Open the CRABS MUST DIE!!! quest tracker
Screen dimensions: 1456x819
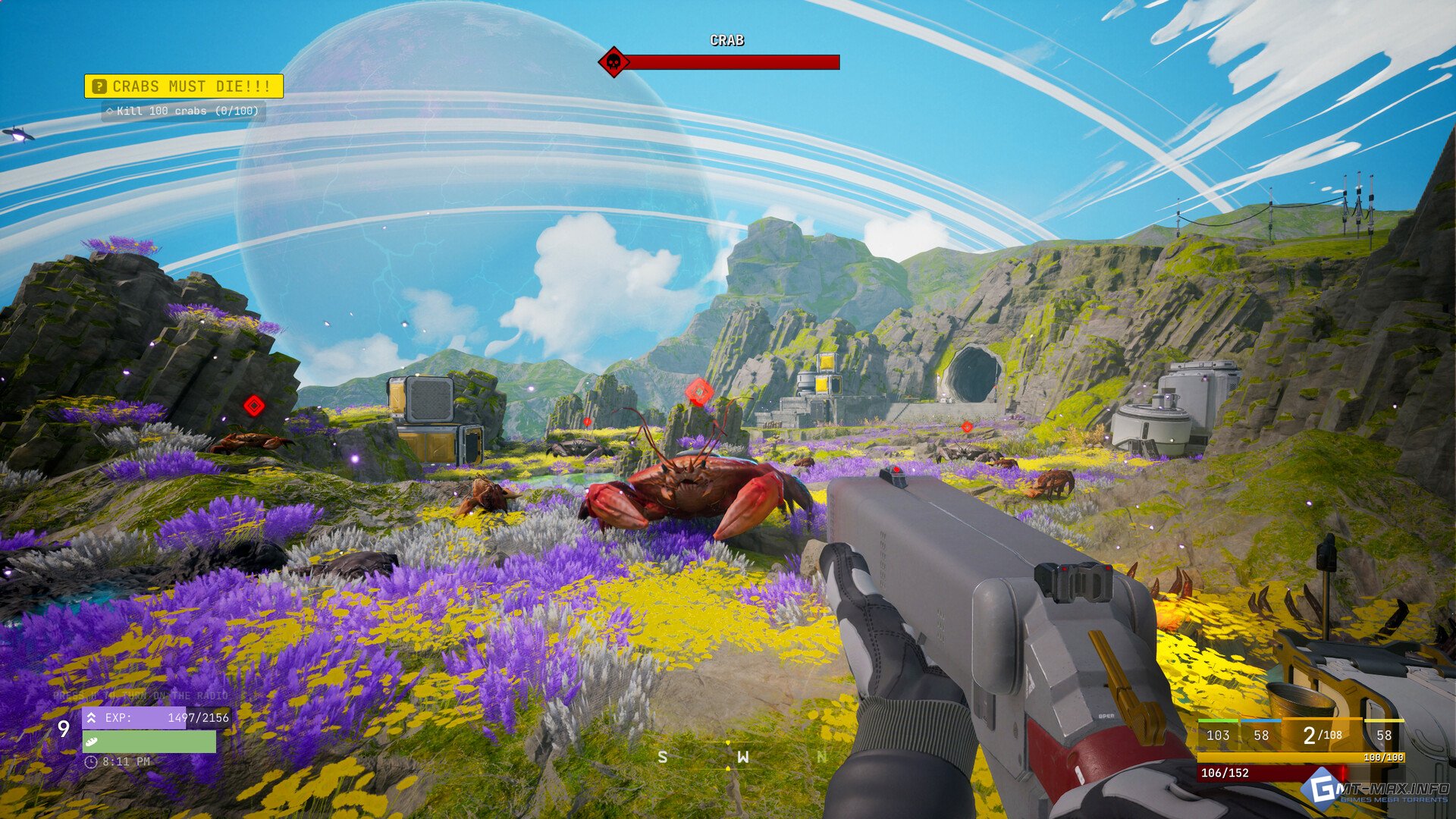[184, 86]
